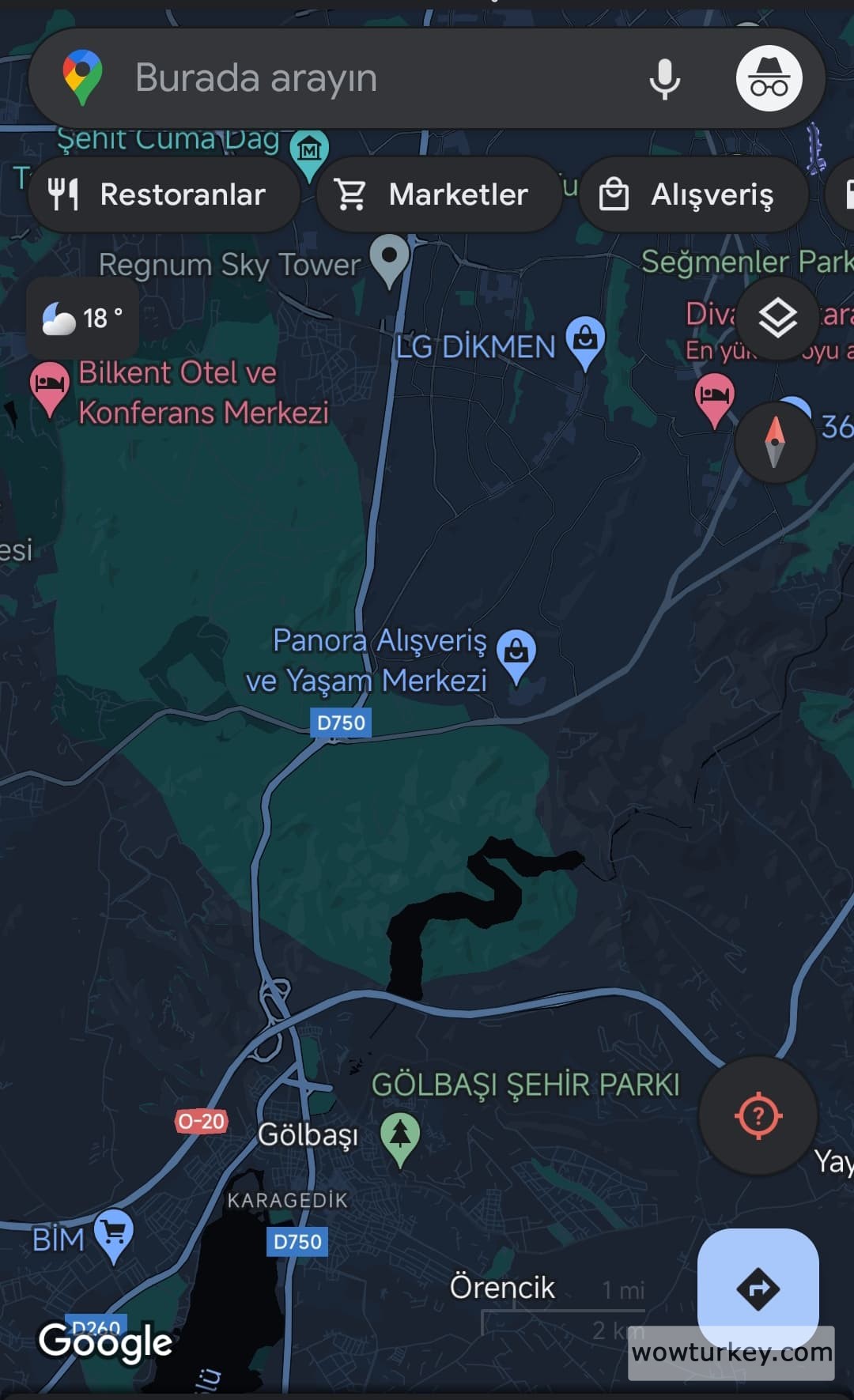This screenshot has width=854, height=1400.
Task: Open the 18° weather widget
Action: pos(82,319)
